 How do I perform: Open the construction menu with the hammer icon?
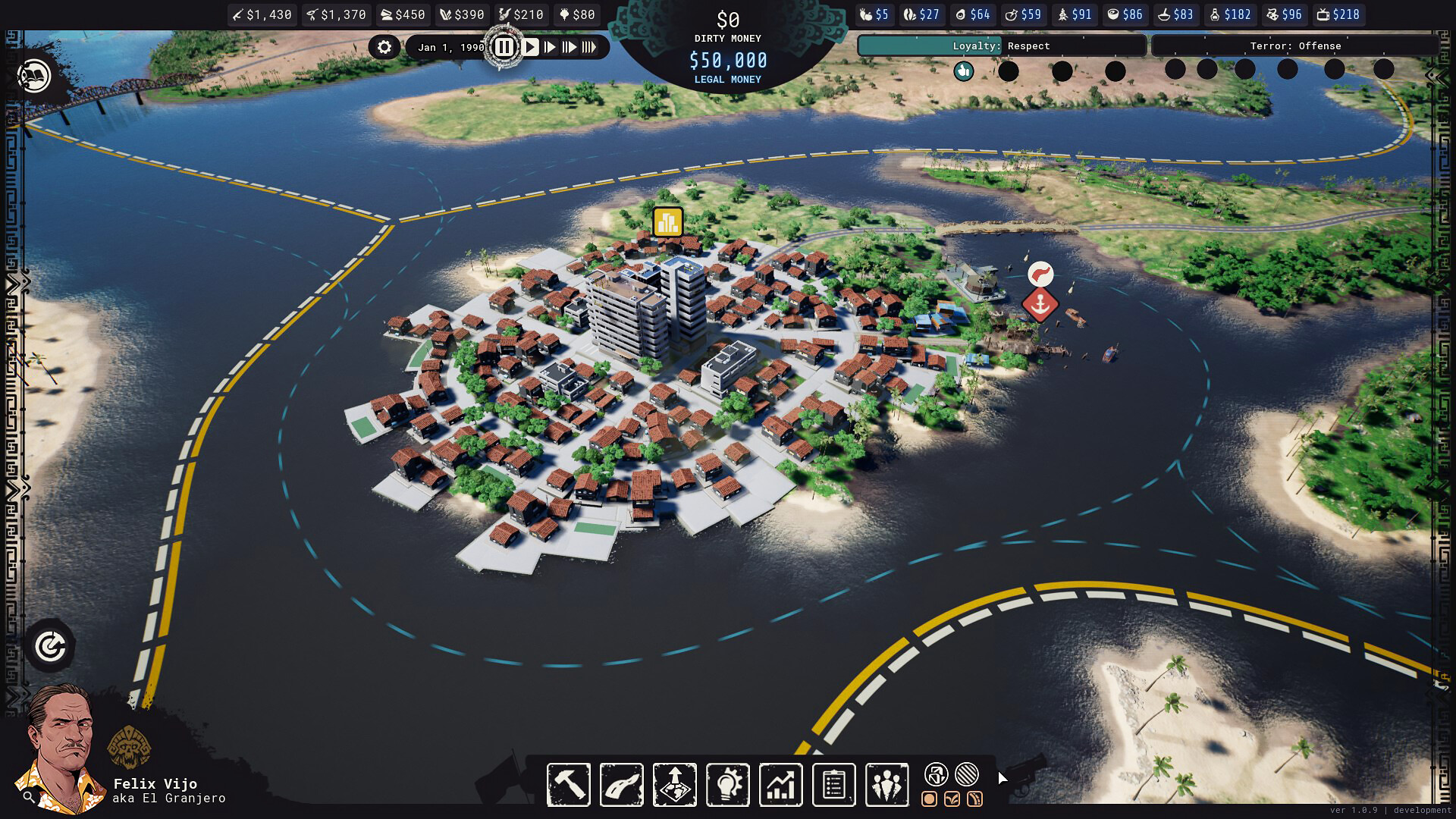tap(569, 784)
